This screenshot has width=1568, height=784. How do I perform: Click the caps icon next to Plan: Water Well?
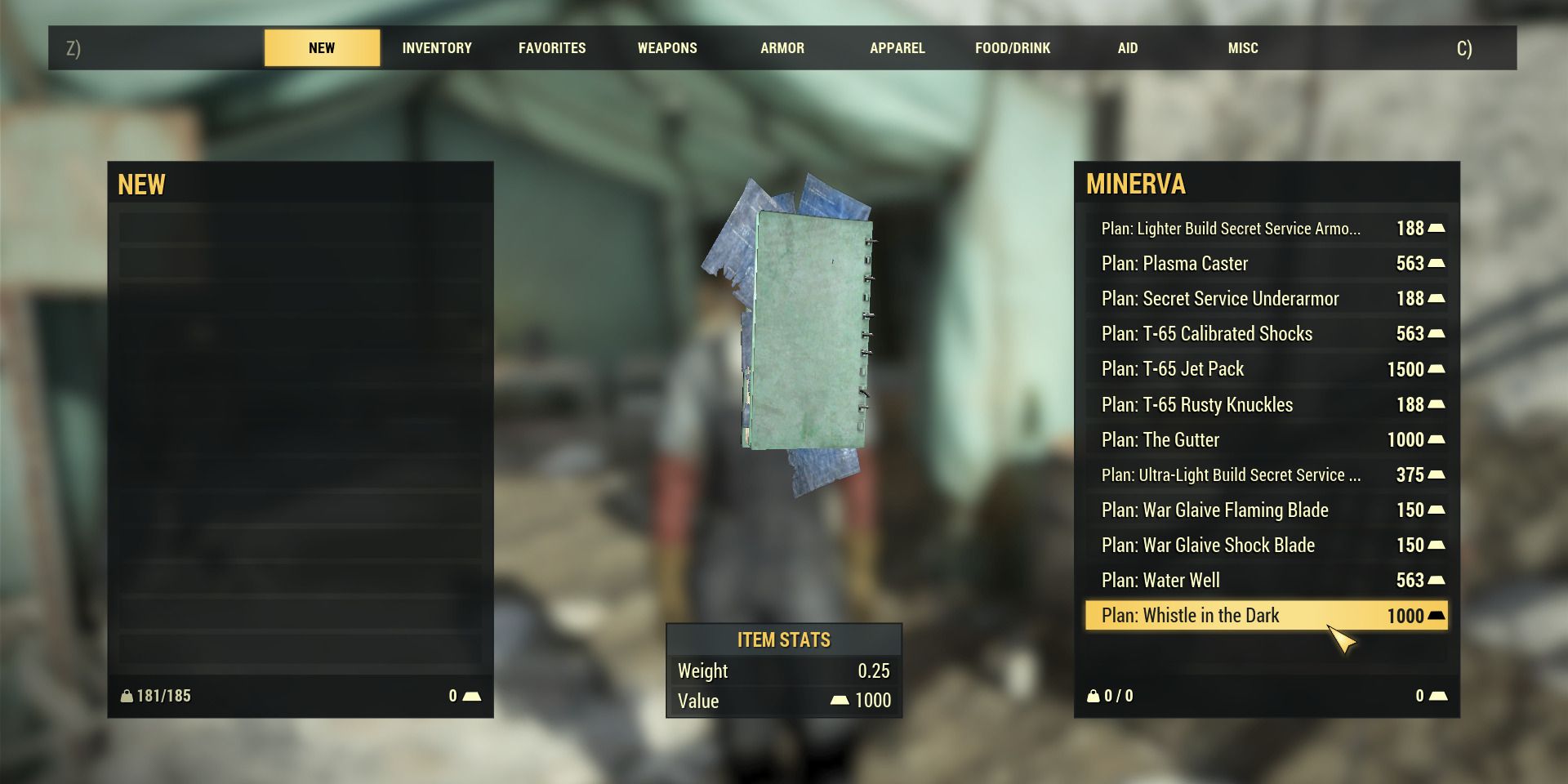pos(1438,580)
